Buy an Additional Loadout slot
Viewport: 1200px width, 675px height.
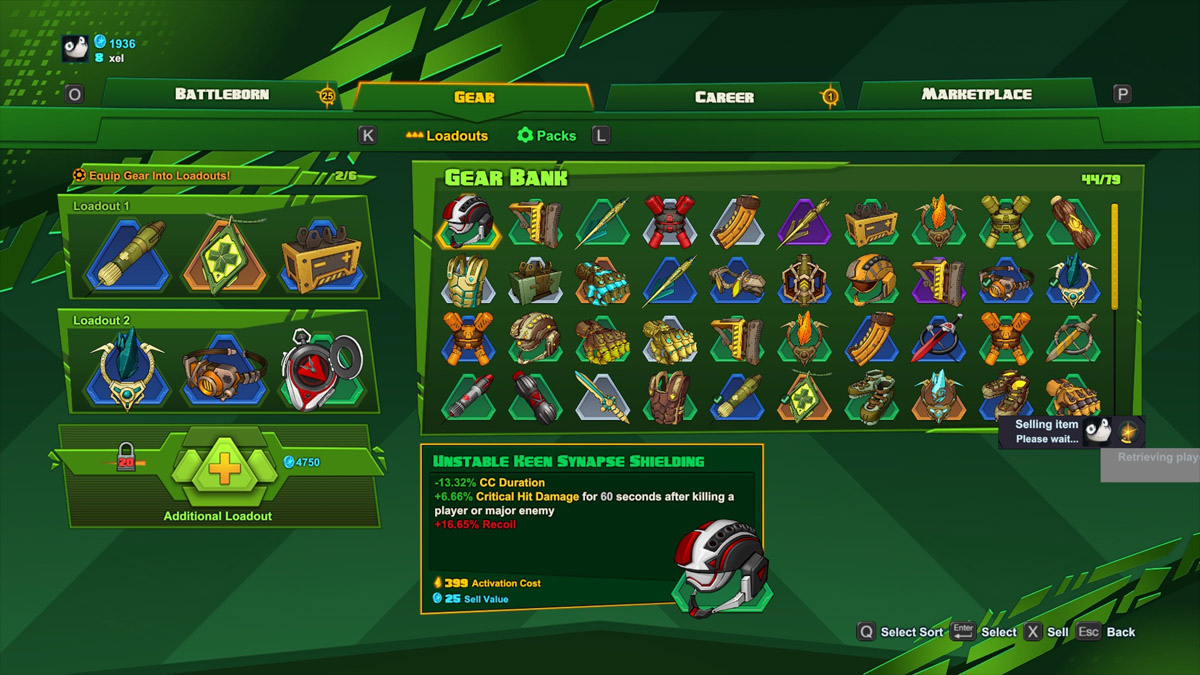224,470
